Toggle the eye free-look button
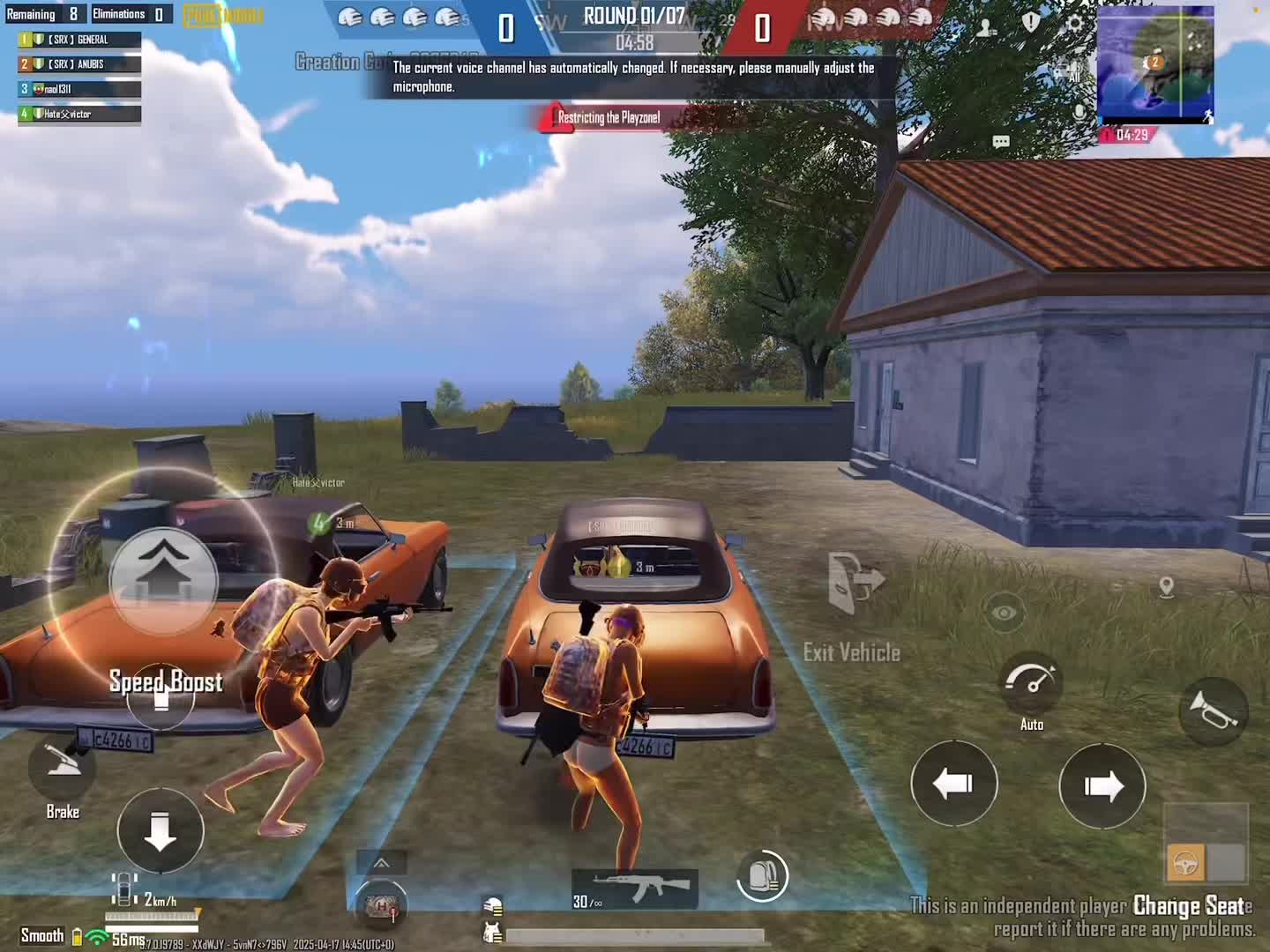Image resolution: width=1270 pixels, height=952 pixels. [1004, 613]
